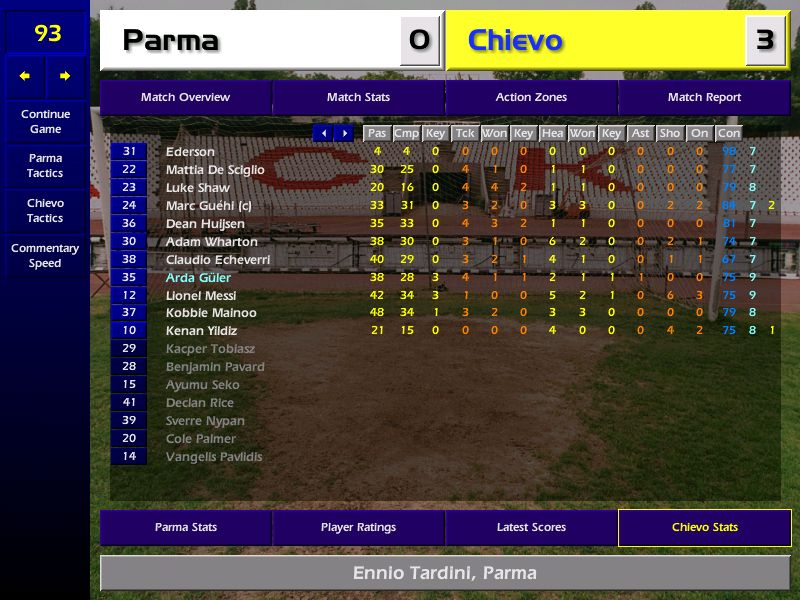This screenshot has width=800, height=600.
Task: Switch to the Match Overview tab
Action: click(x=185, y=97)
